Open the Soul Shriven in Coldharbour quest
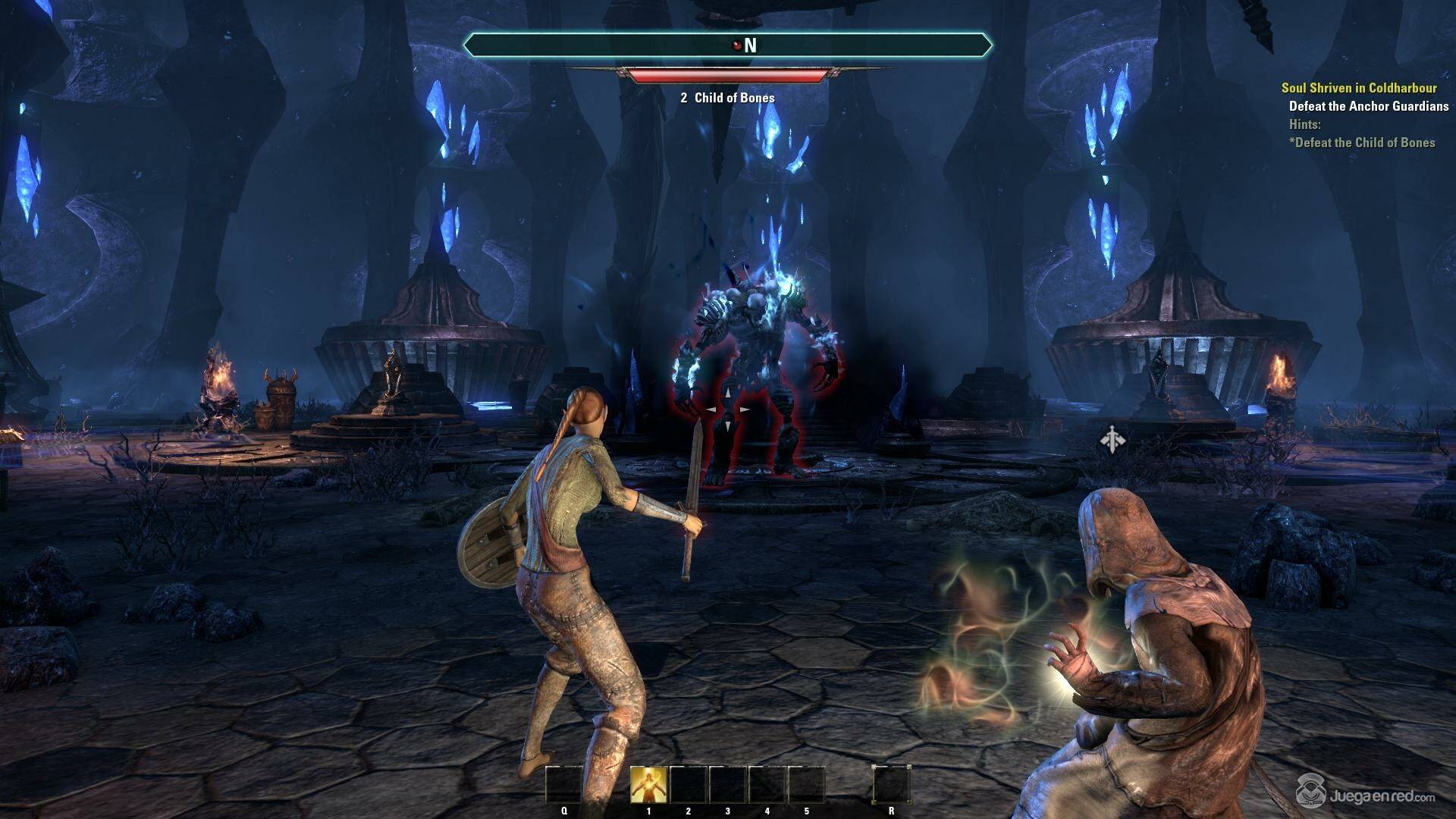 1359,88
